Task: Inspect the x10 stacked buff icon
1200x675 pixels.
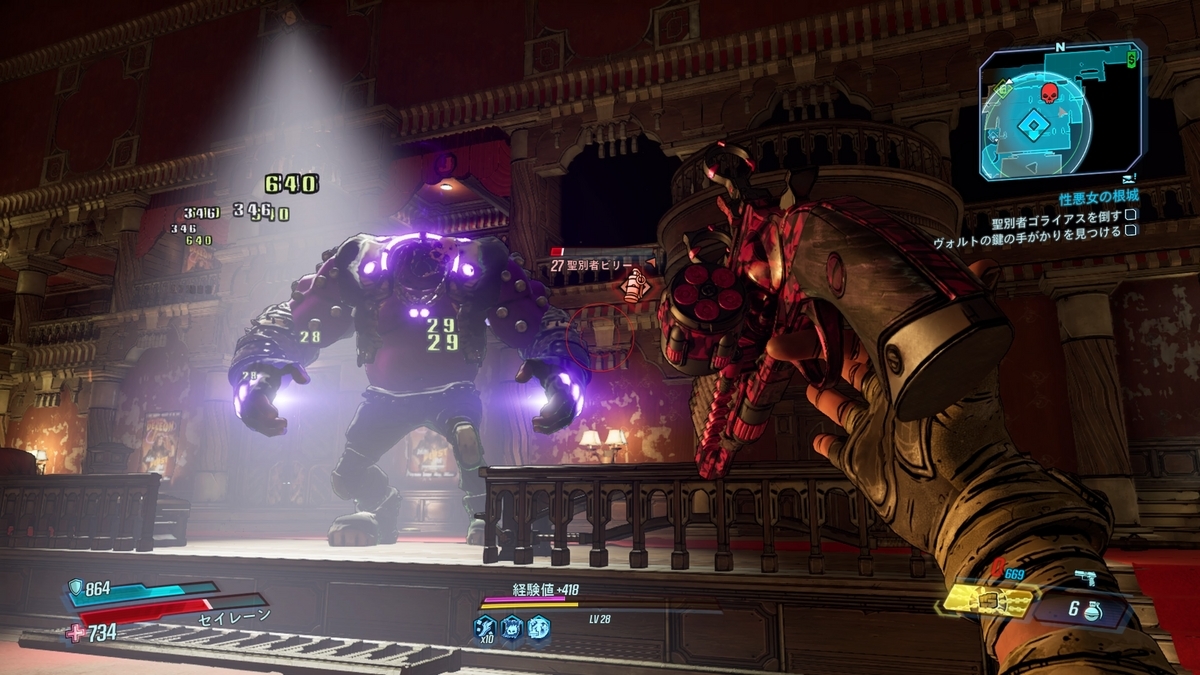Action: click(x=485, y=627)
